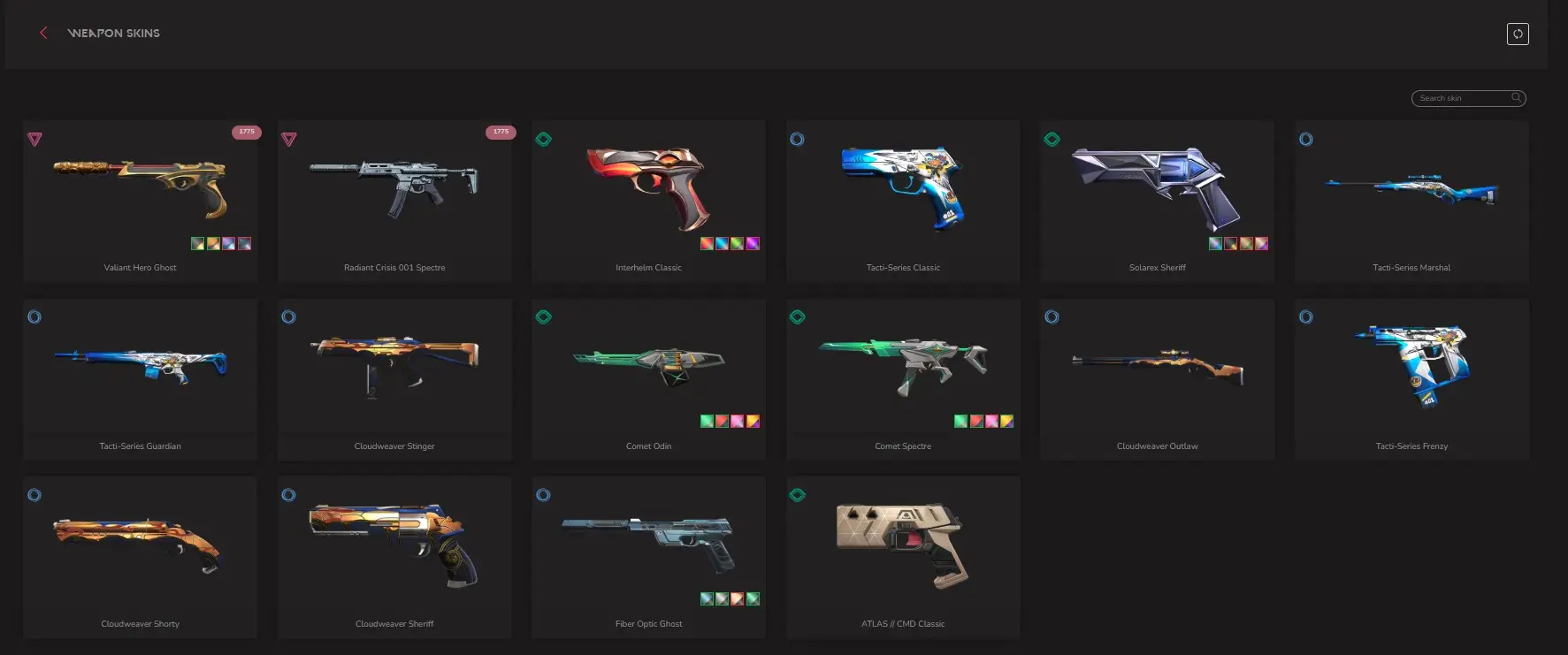Select the Cloudweaver Sheriff skin card
This screenshot has height=655, width=1568.
394,557
